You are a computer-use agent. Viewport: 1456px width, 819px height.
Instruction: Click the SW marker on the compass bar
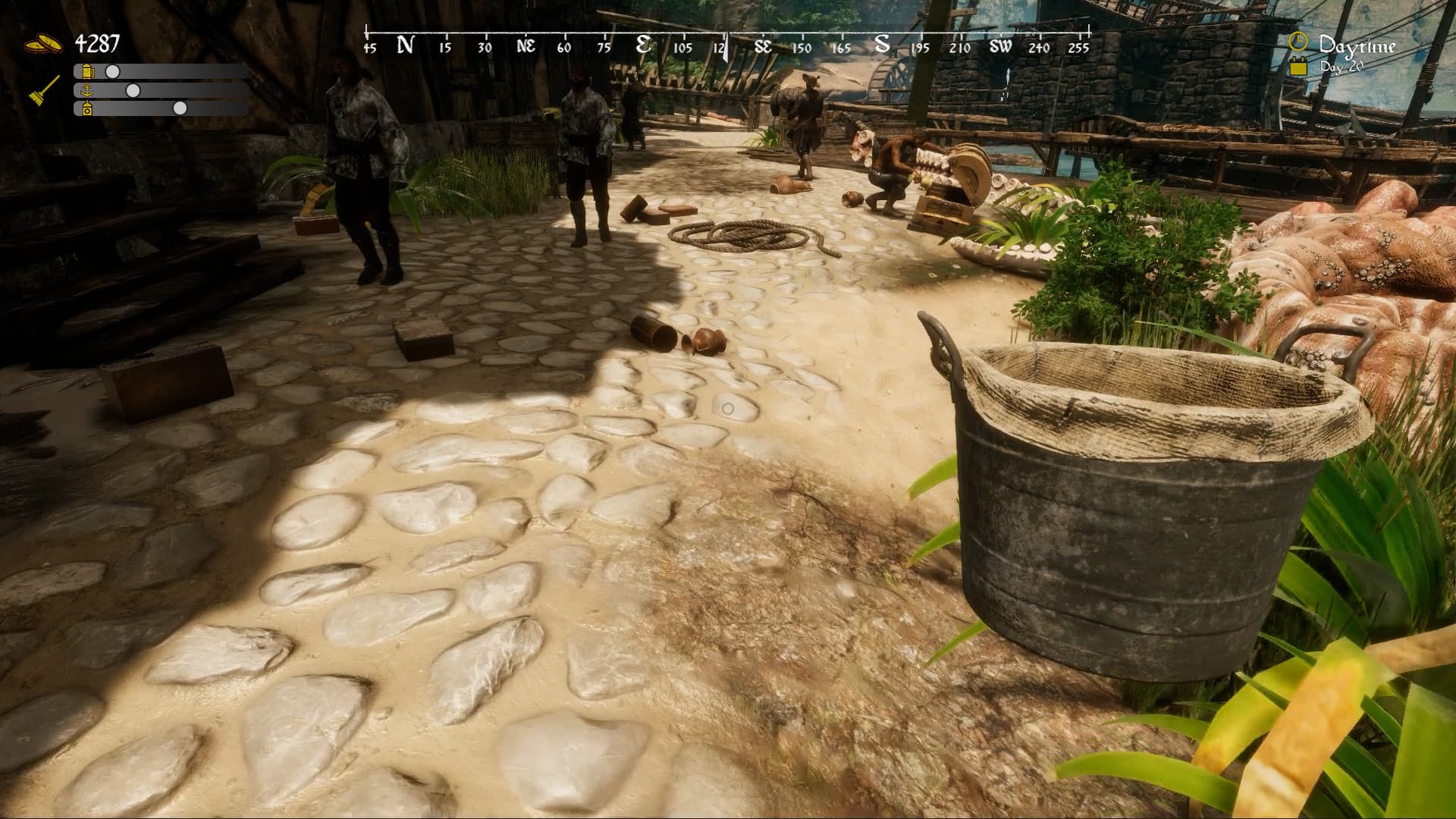point(1001,45)
